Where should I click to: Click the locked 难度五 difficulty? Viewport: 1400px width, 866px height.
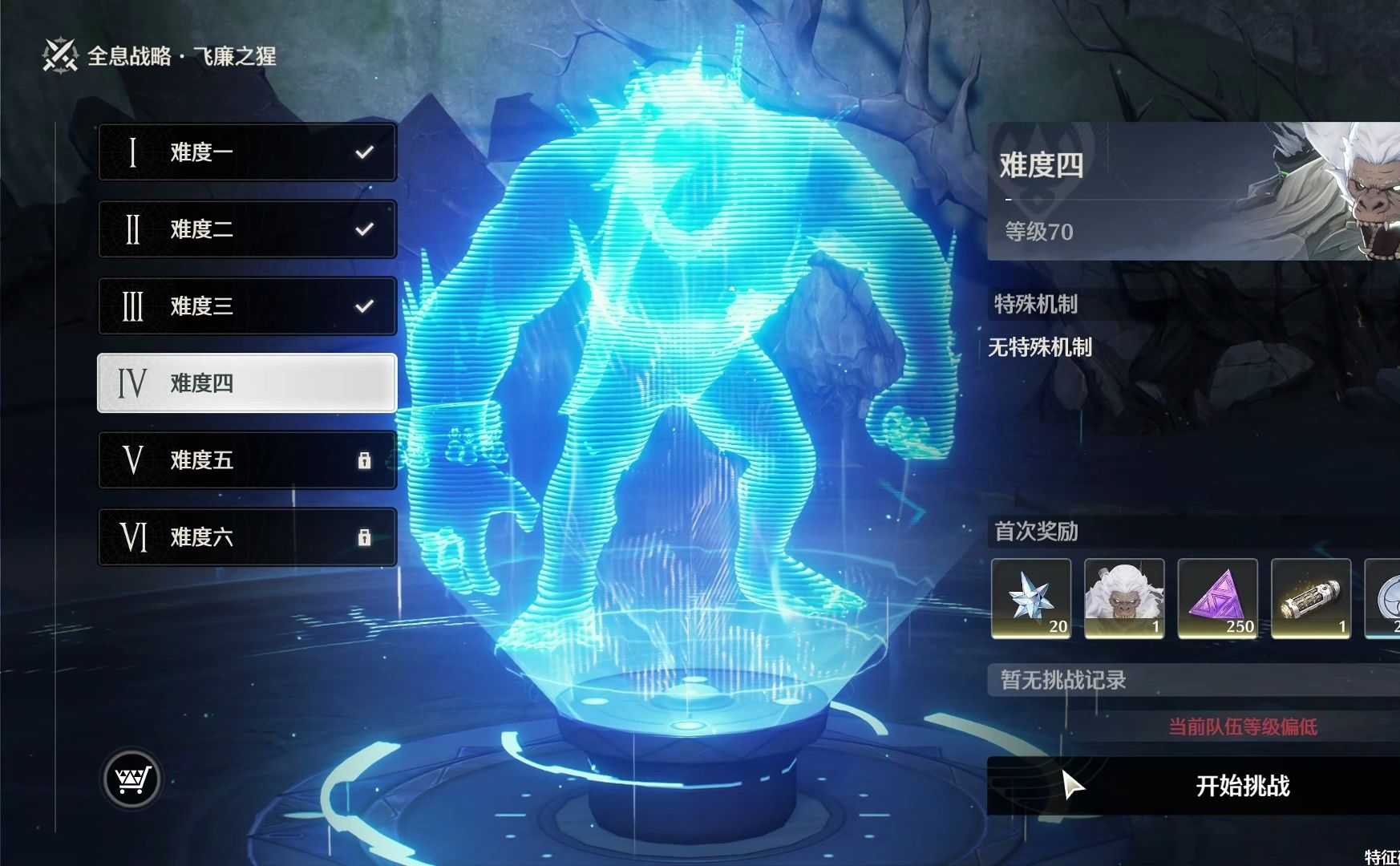[247, 460]
